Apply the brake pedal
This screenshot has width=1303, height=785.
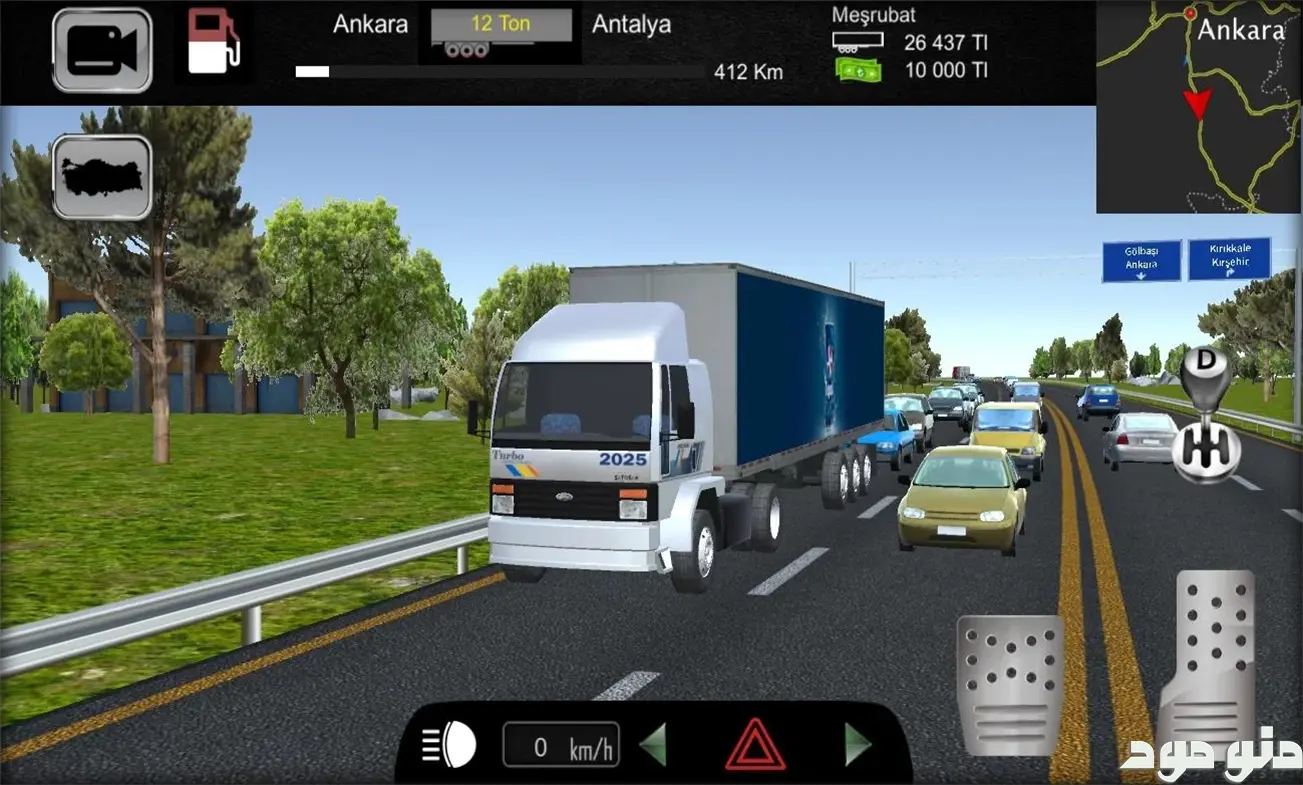click(x=1010, y=684)
